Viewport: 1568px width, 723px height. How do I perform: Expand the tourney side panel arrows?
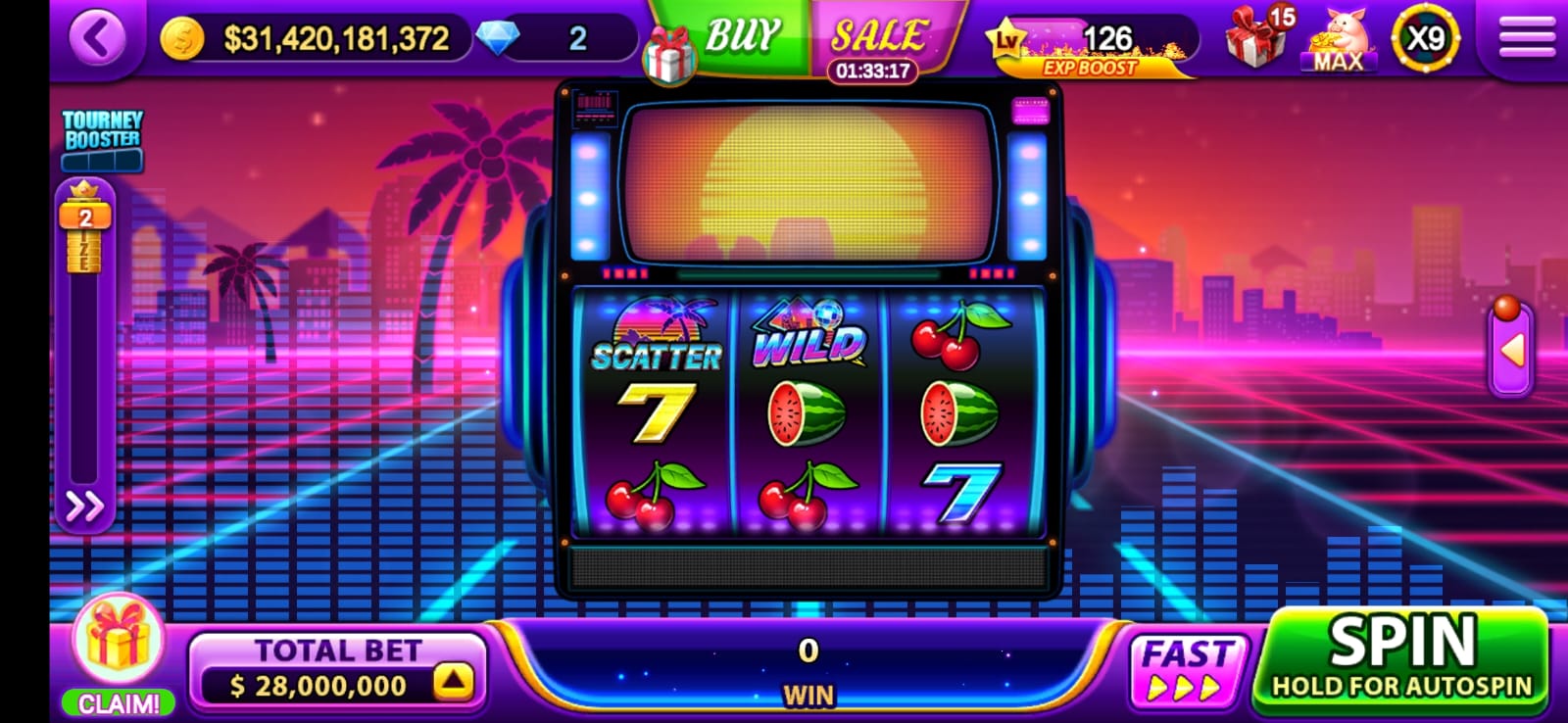click(83, 506)
